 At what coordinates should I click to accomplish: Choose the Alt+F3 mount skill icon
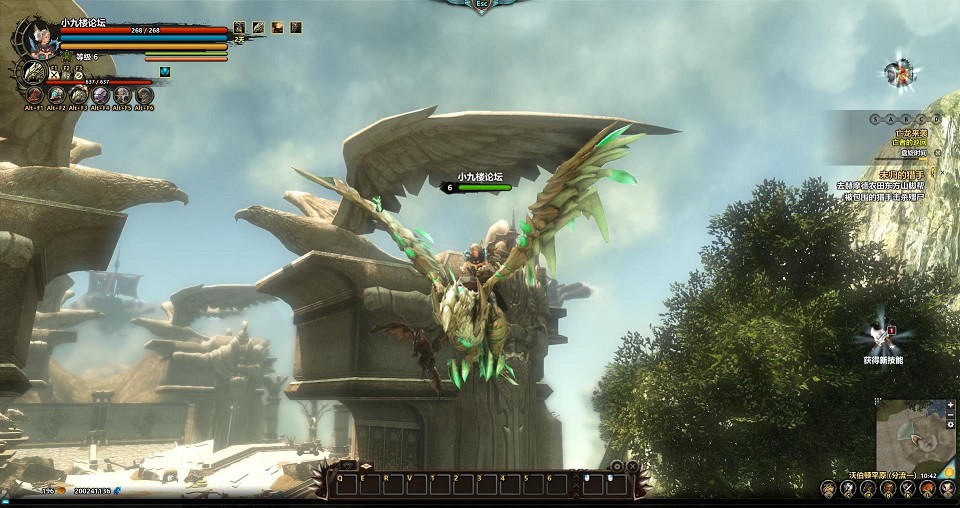point(78,96)
